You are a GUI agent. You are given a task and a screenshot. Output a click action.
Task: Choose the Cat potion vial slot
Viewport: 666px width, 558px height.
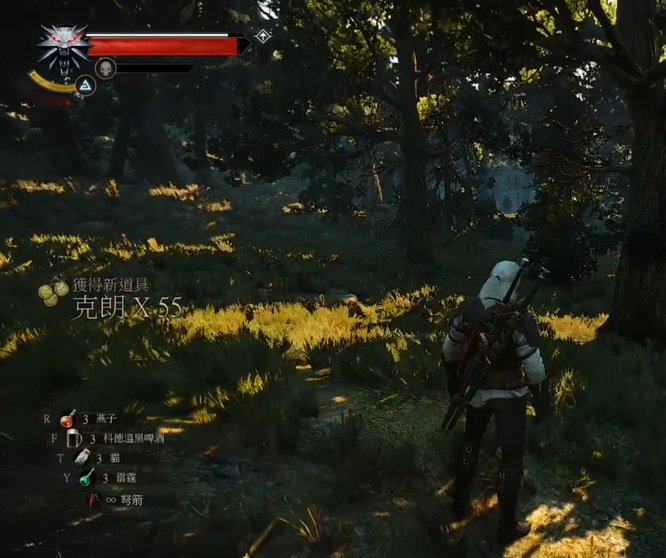pos(81,457)
